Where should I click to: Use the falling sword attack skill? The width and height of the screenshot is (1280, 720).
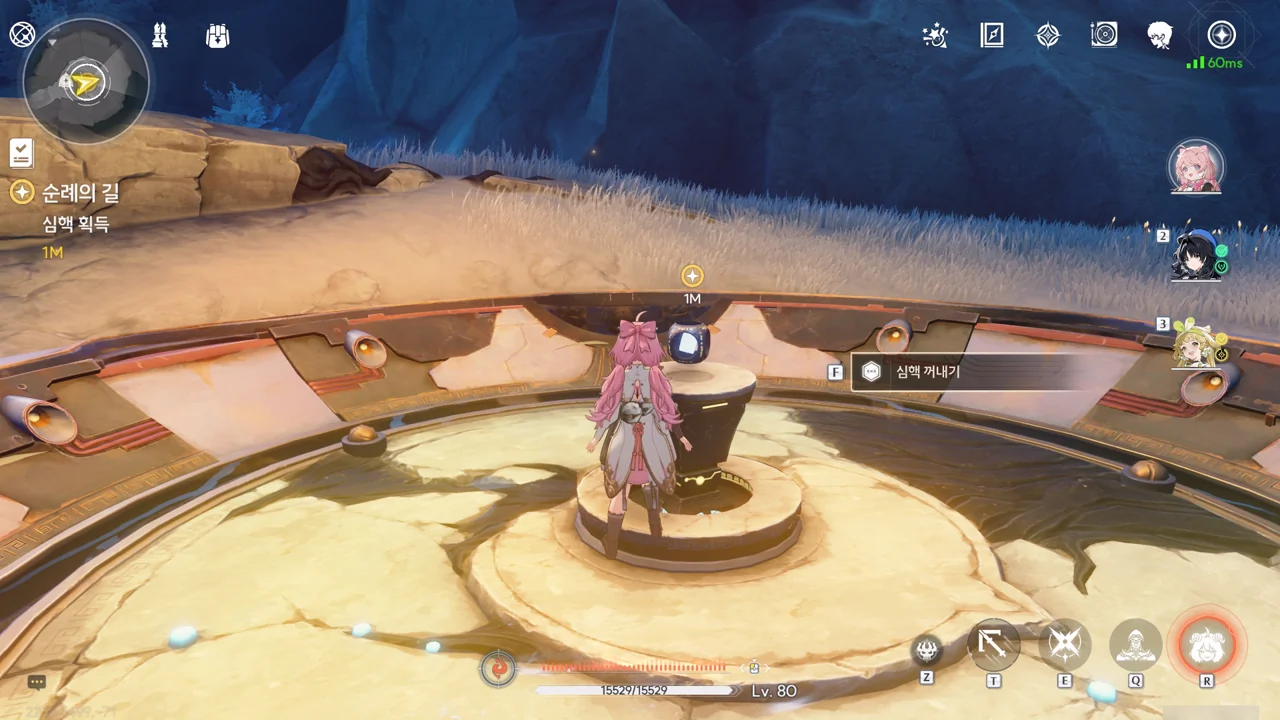click(x=994, y=645)
